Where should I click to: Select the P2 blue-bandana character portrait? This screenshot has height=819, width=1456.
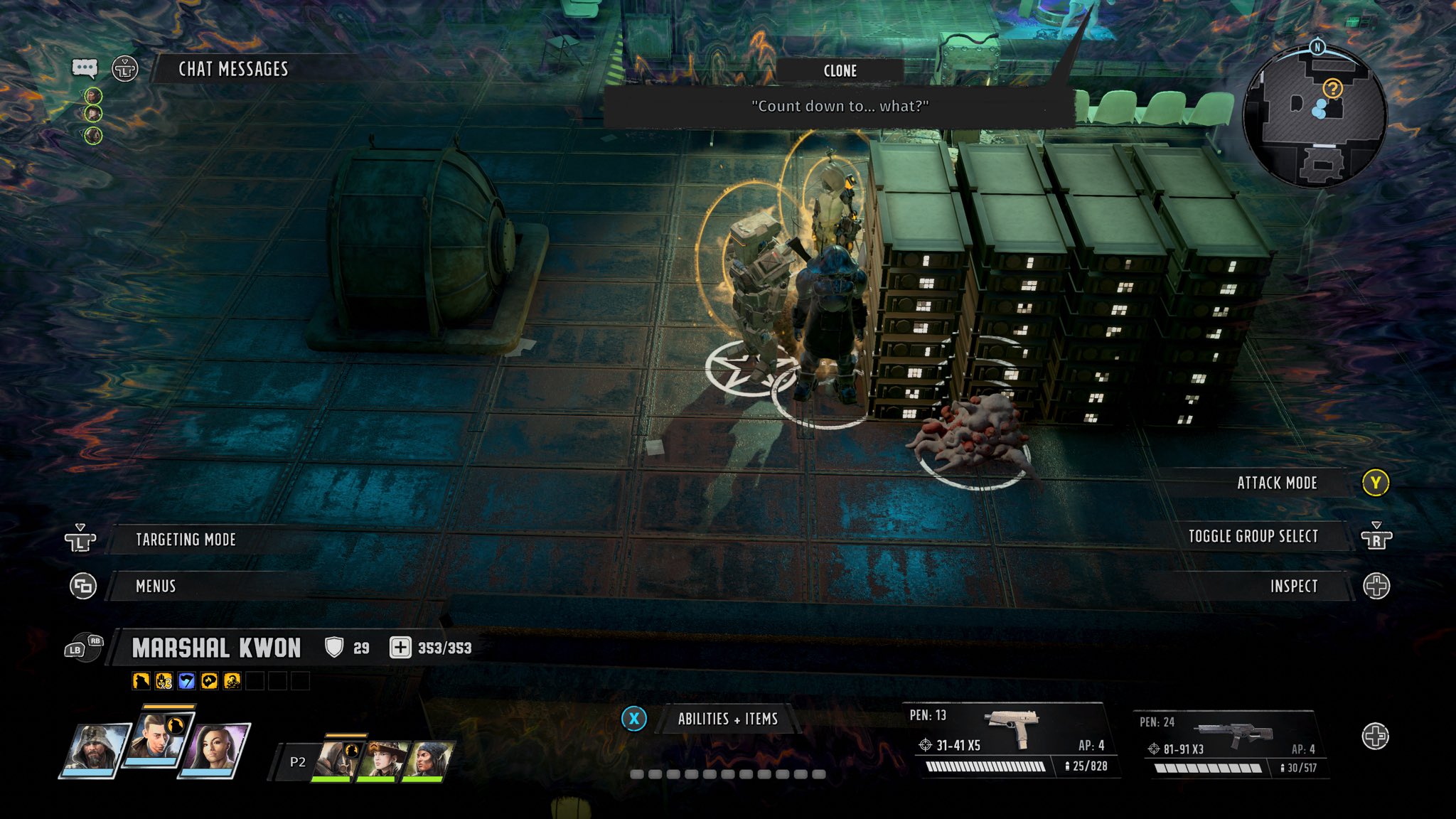pos(427,760)
